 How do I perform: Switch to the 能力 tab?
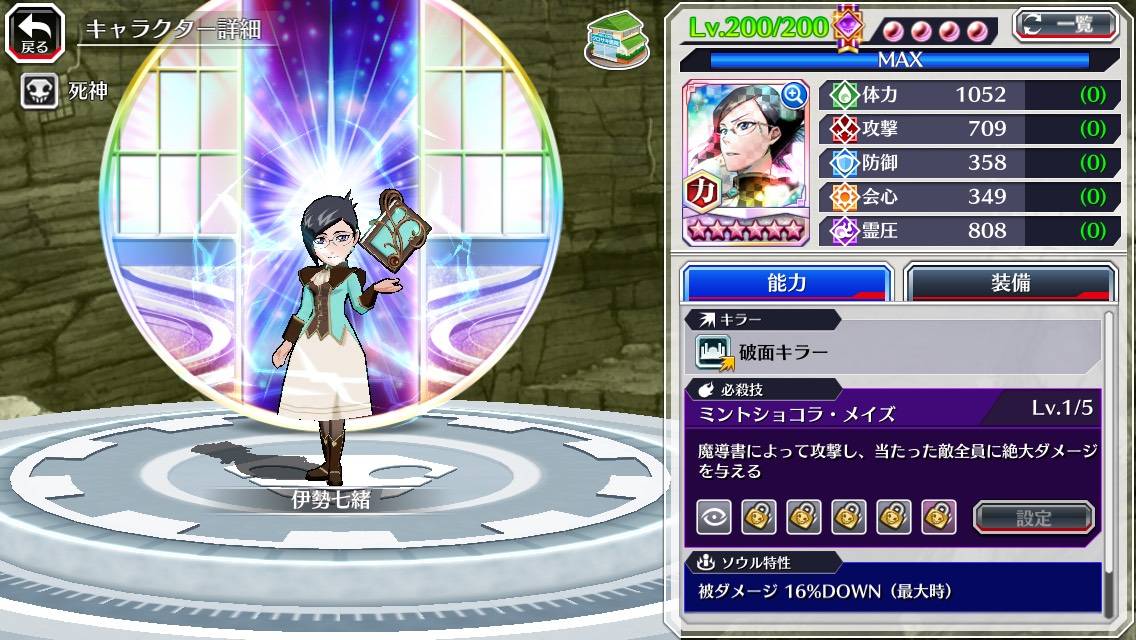click(x=786, y=283)
